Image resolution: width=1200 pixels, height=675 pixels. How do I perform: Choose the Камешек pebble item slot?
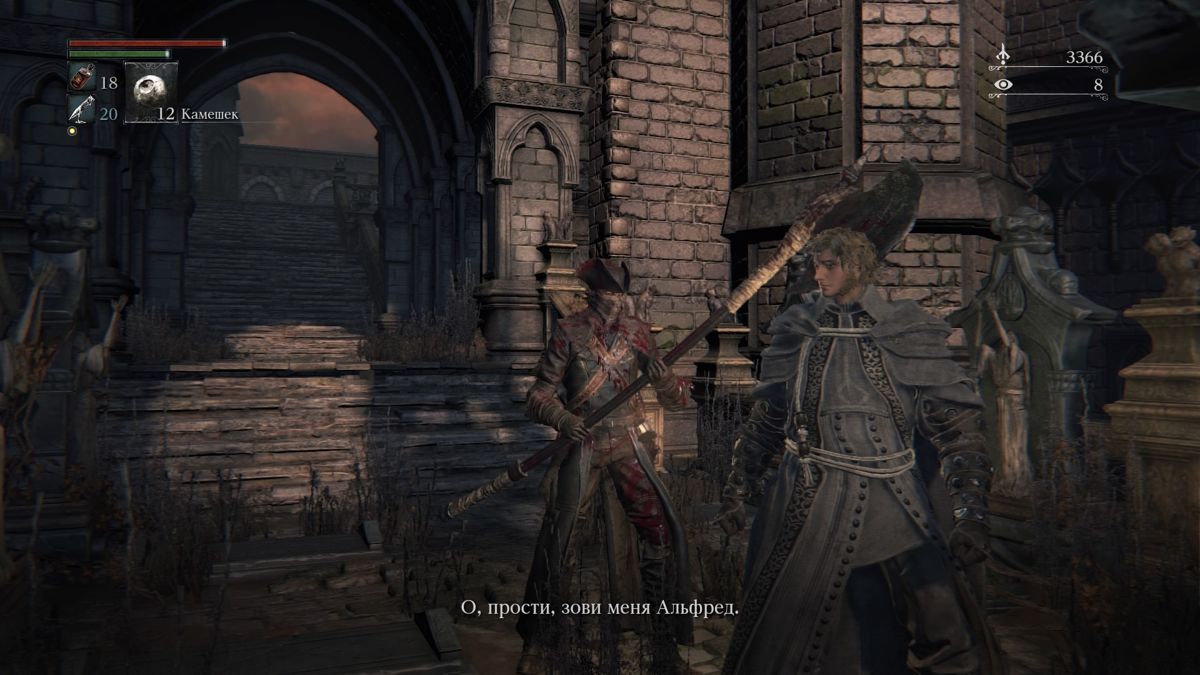(x=151, y=92)
